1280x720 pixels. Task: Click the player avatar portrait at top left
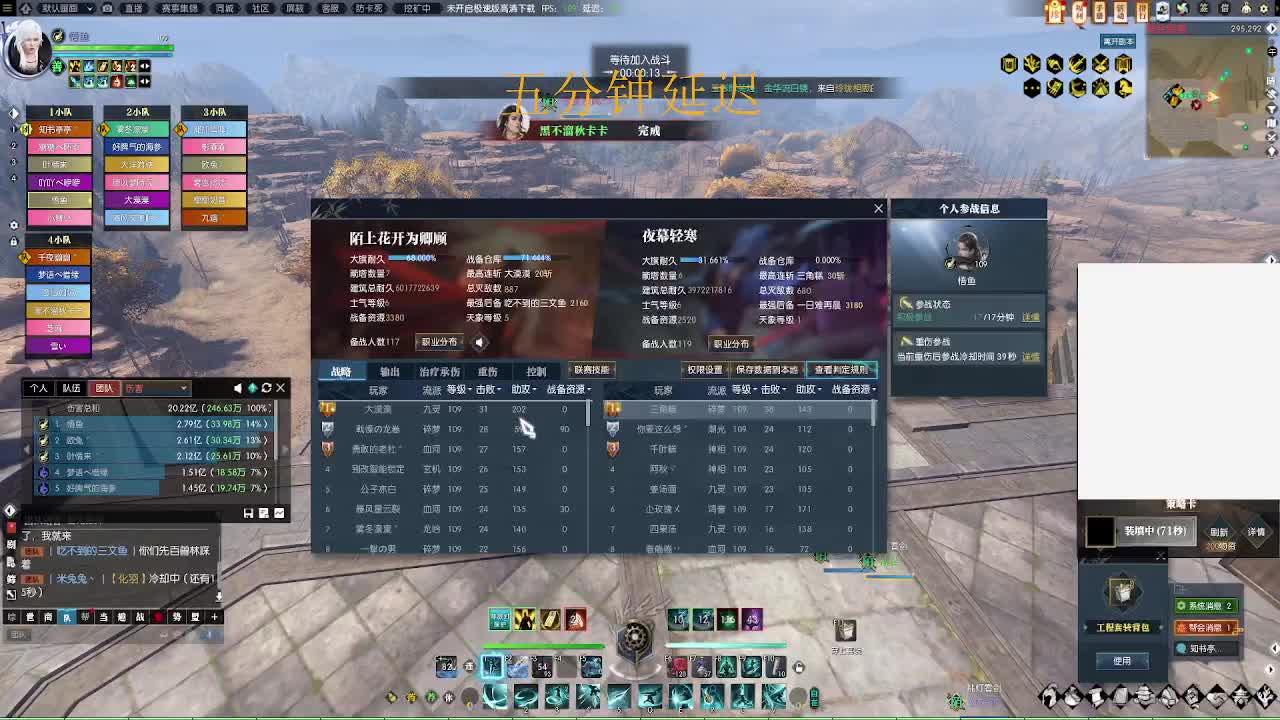pos(30,50)
